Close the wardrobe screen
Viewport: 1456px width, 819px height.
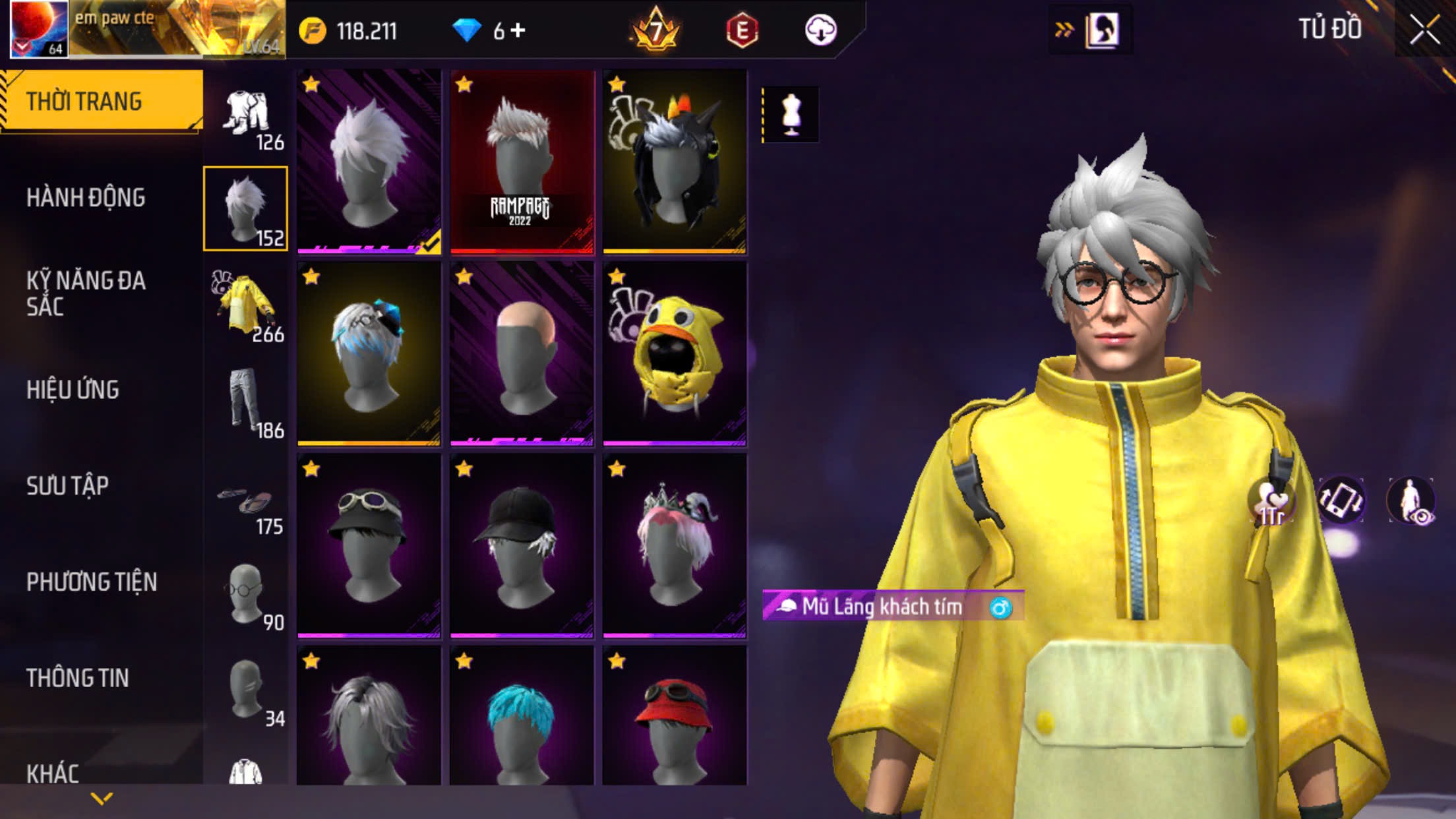pos(1424,30)
